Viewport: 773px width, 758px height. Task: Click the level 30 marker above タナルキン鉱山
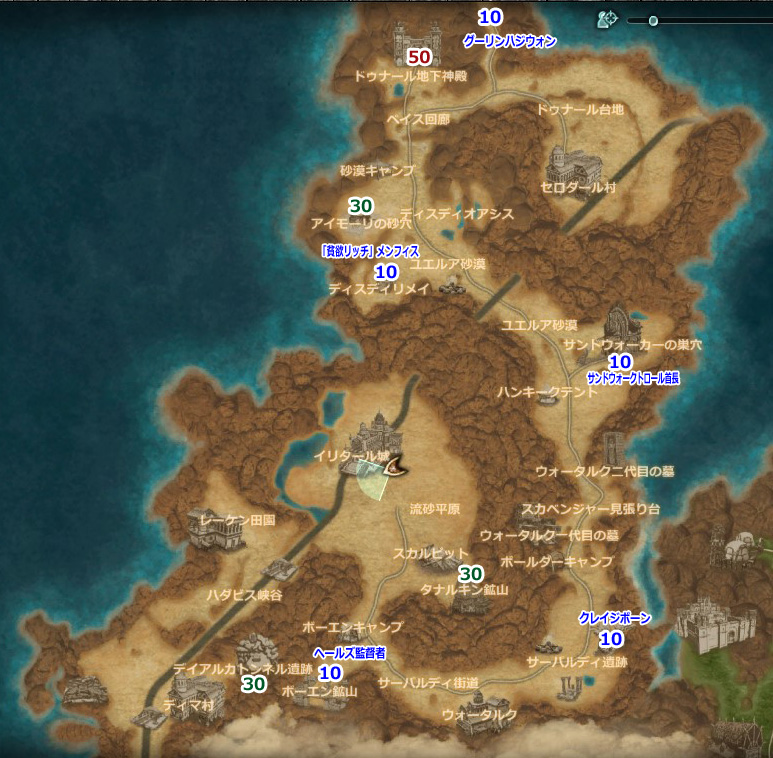tap(470, 573)
